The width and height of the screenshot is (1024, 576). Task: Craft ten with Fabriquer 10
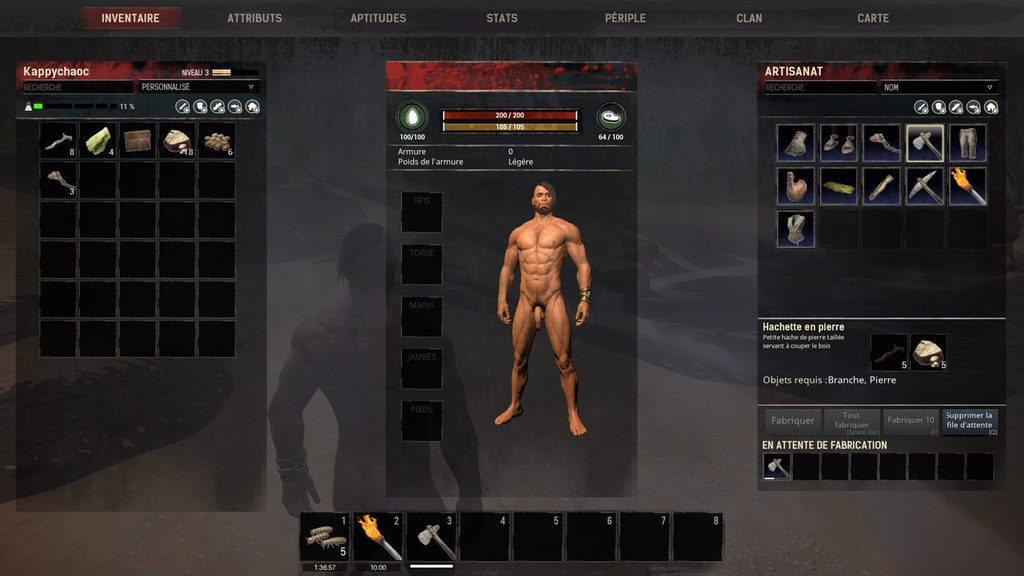tap(911, 421)
